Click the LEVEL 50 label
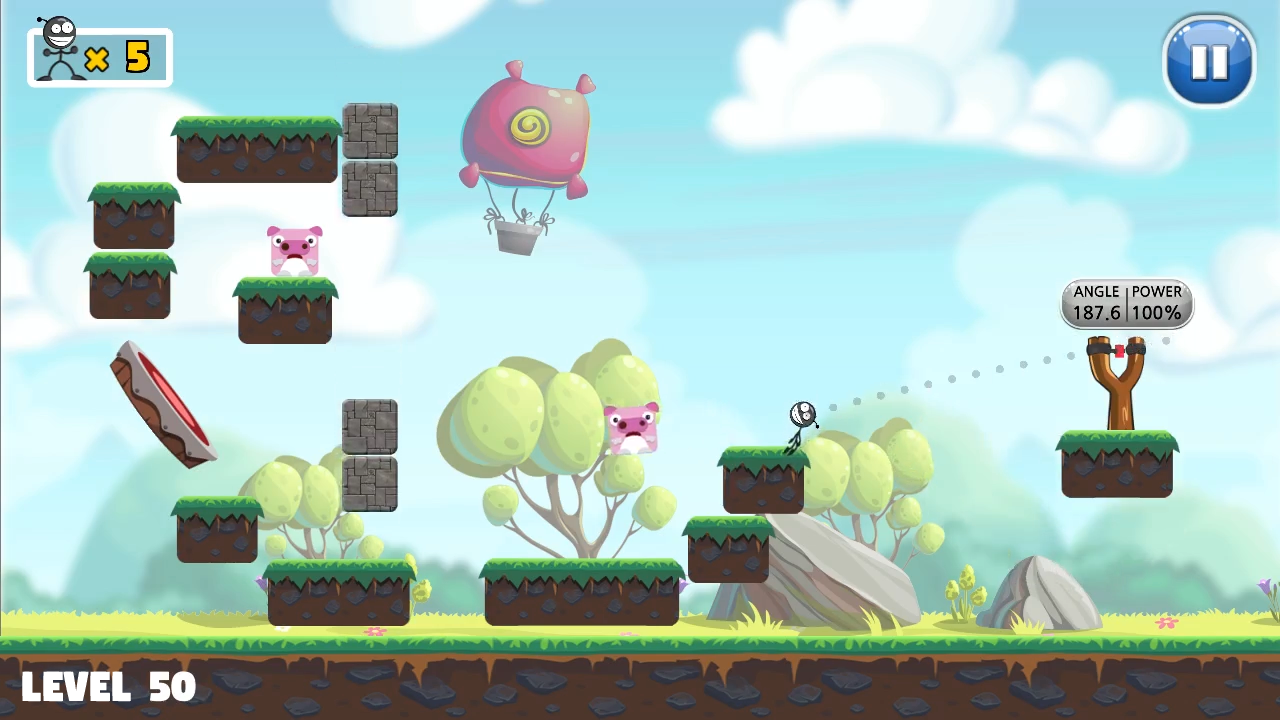1280x720 pixels. 107,686
